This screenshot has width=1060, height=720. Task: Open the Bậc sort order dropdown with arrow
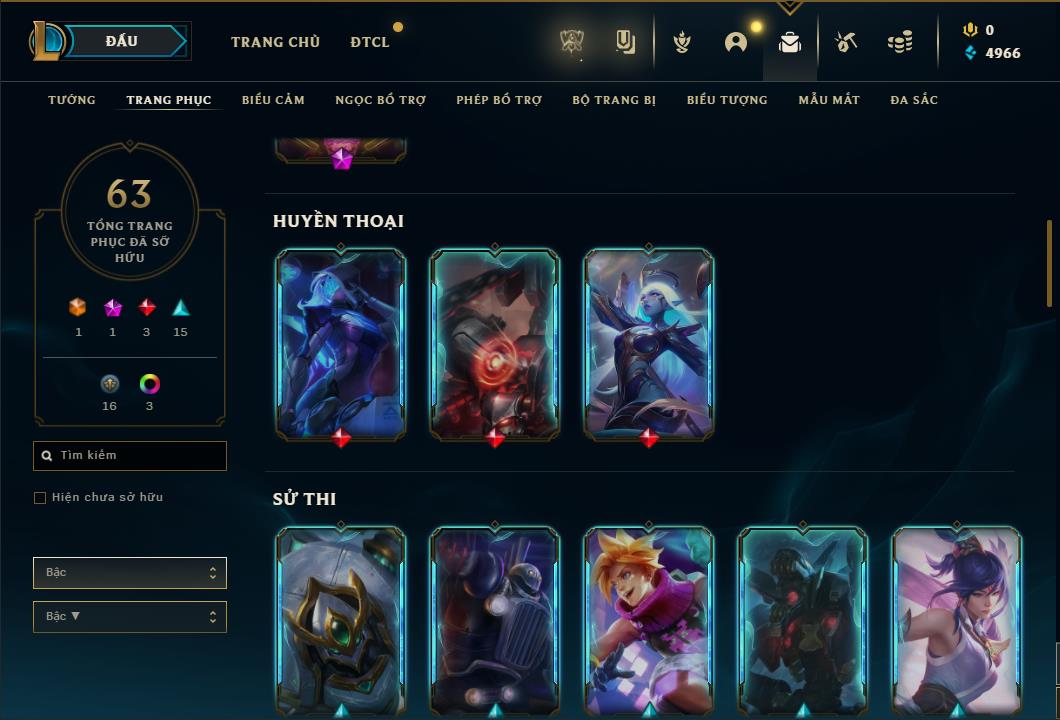click(x=130, y=617)
